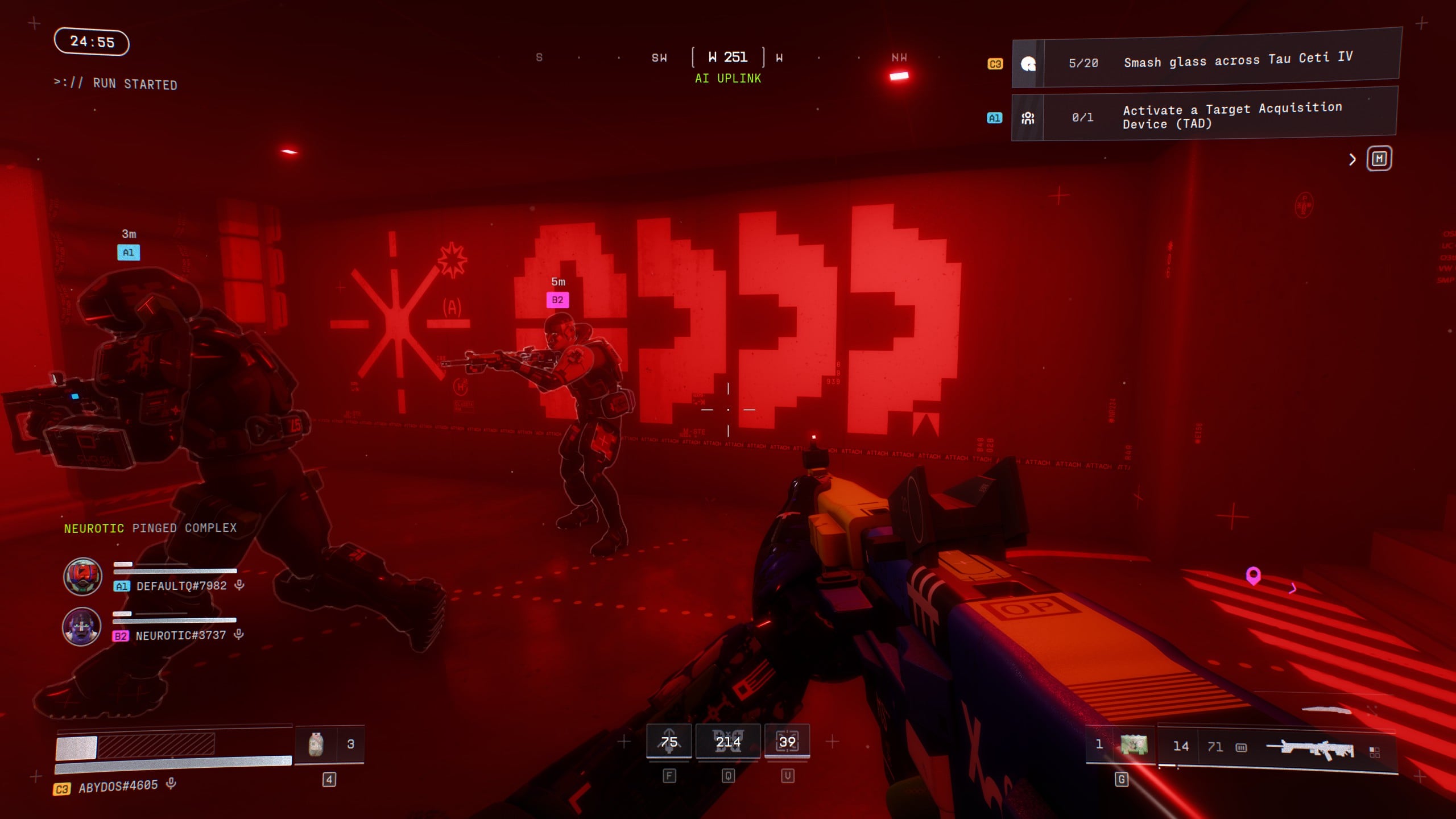The width and height of the screenshot is (1456, 819).
Task: Click the A1 teammate marker tag
Action: click(x=129, y=253)
